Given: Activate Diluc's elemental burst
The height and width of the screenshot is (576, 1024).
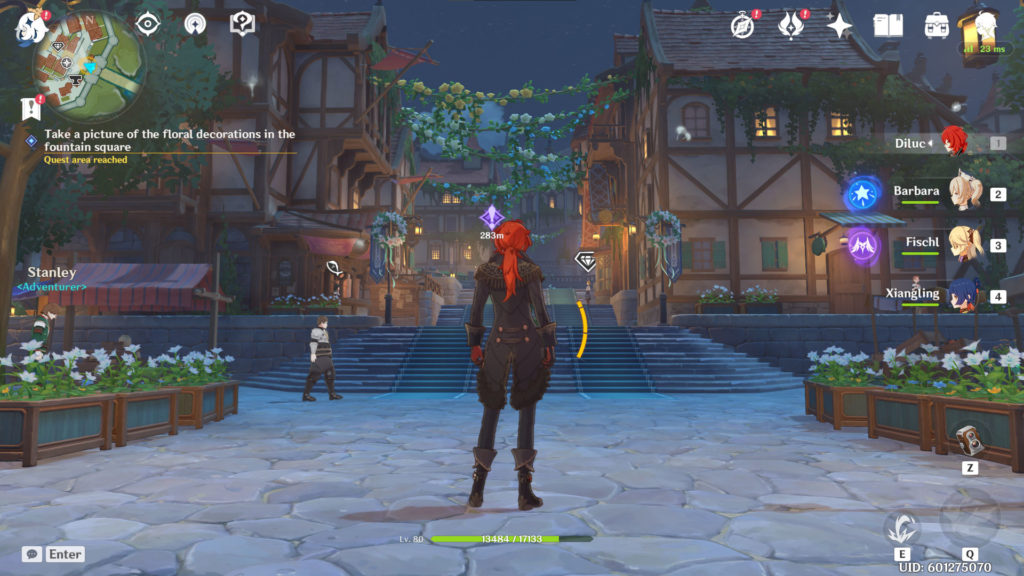Looking at the screenshot, I should tap(969, 519).
